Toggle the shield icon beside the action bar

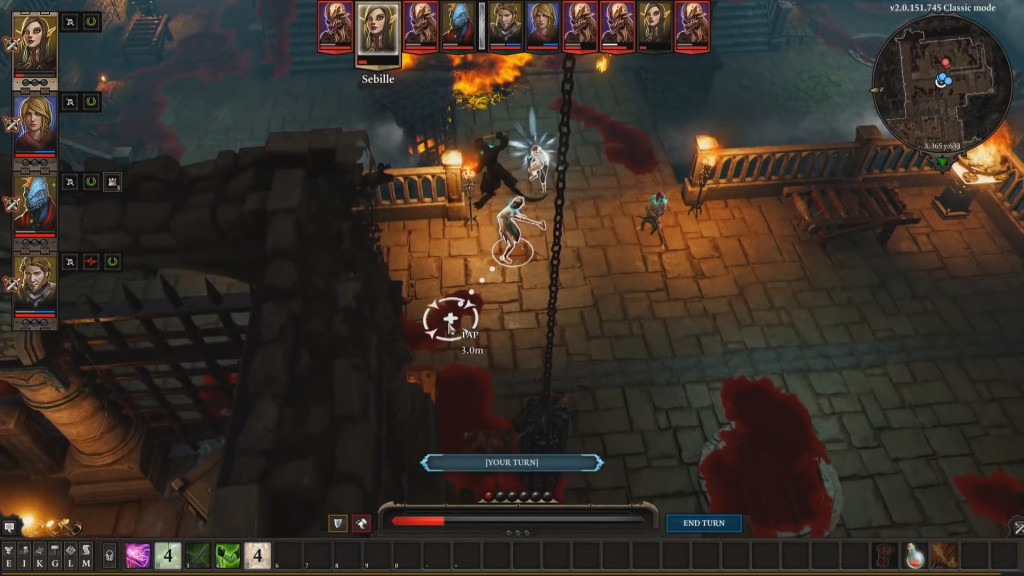(339, 523)
